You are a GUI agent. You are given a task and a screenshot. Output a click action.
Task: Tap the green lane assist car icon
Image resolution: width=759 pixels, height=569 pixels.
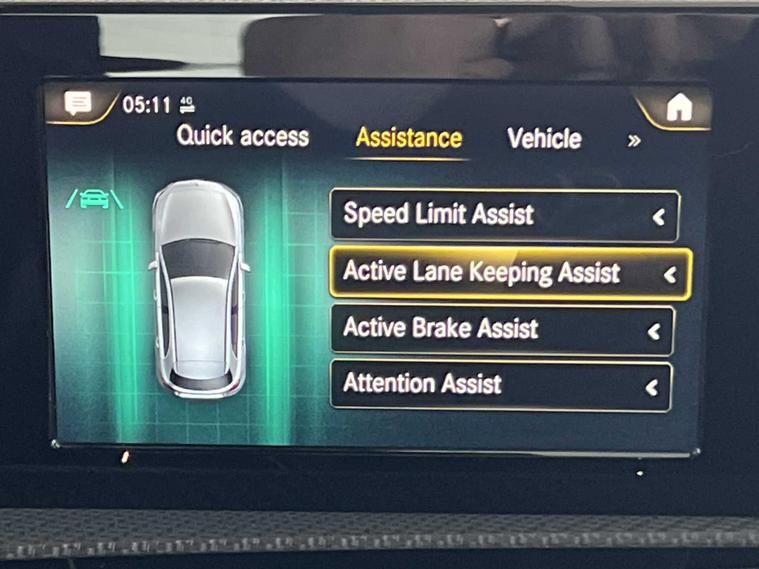click(x=95, y=198)
